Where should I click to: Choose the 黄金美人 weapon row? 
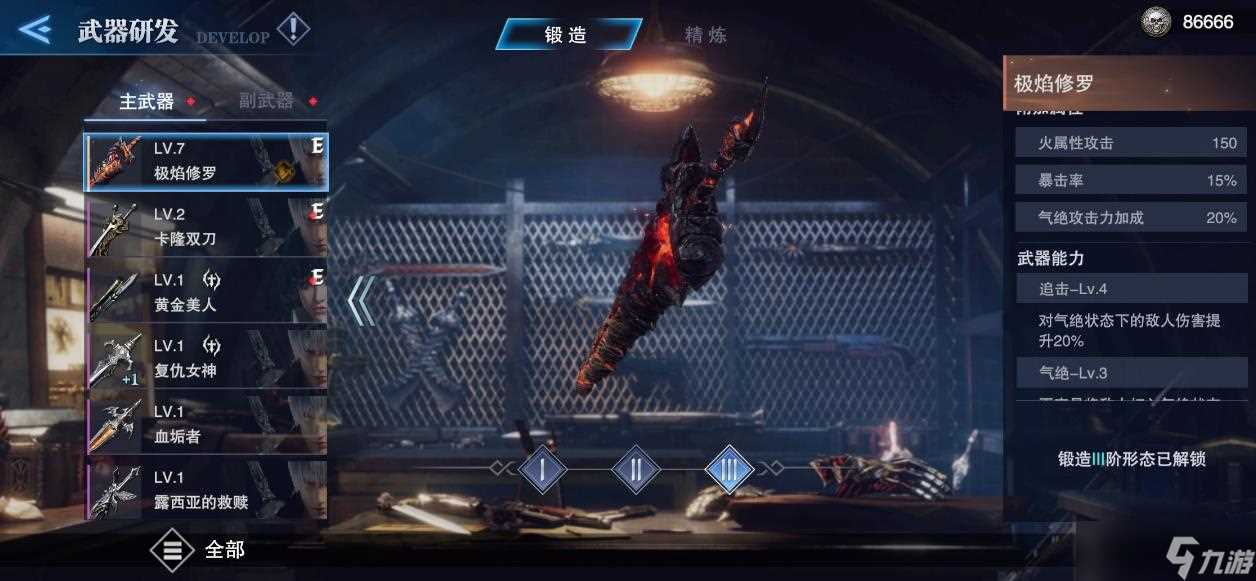206,294
